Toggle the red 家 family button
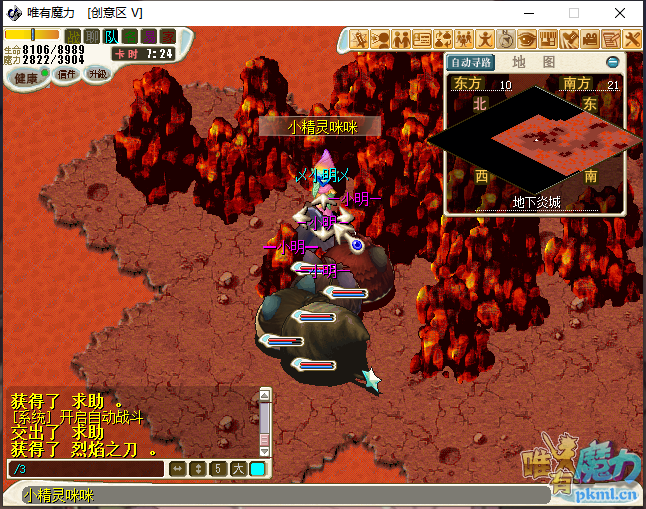This screenshot has height=509, width=646. click(167, 37)
